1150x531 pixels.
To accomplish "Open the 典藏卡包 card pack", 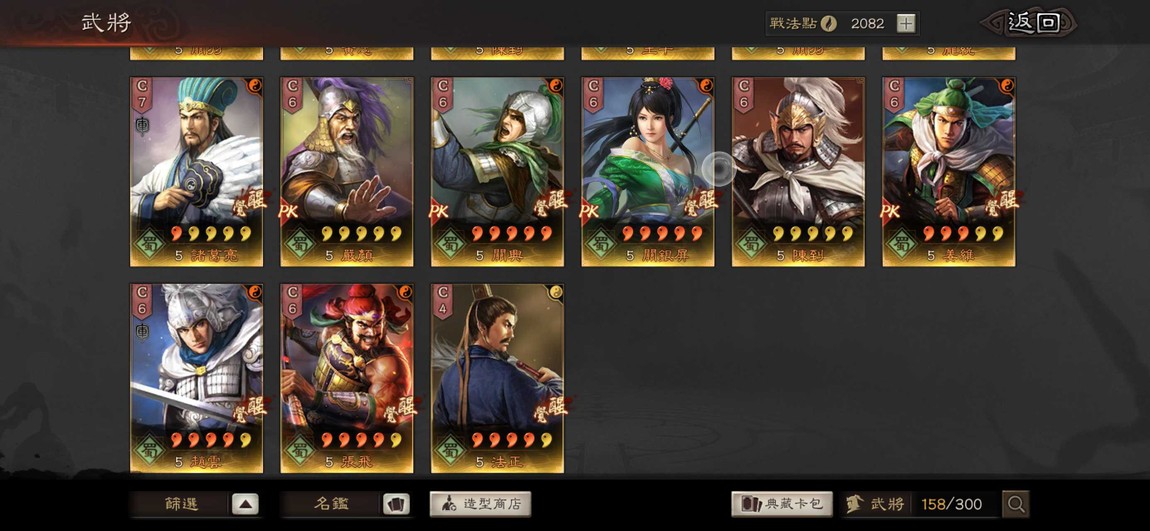I will coord(782,504).
